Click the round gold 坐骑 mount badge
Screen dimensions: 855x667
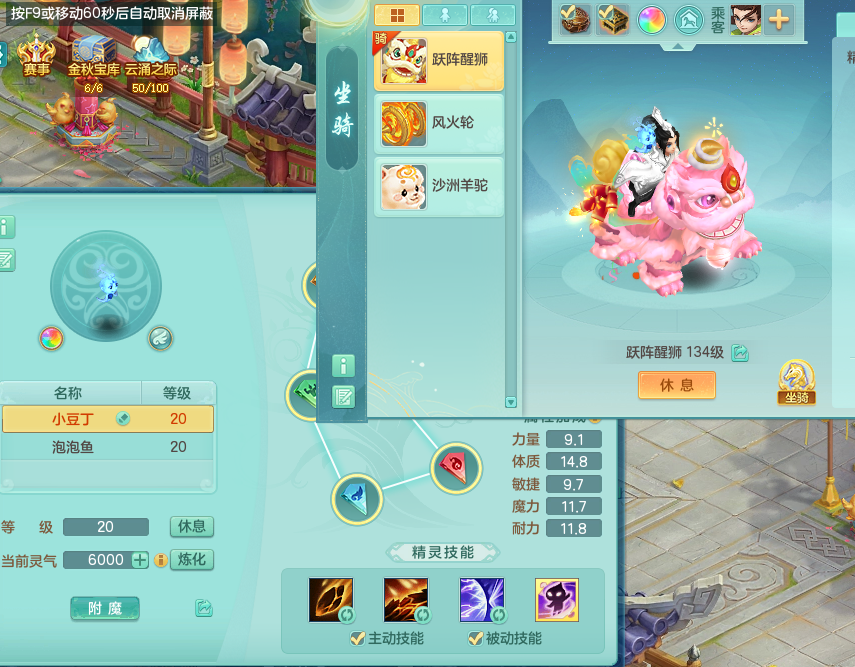point(796,381)
